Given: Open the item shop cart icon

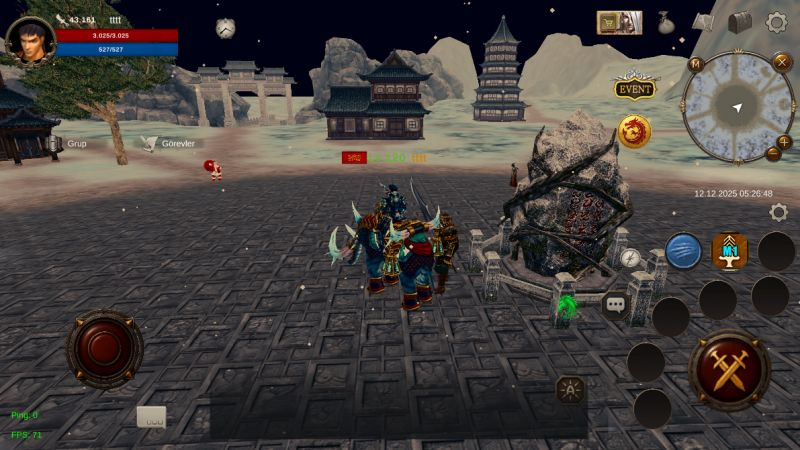Looking at the screenshot, I should point(619,22).
